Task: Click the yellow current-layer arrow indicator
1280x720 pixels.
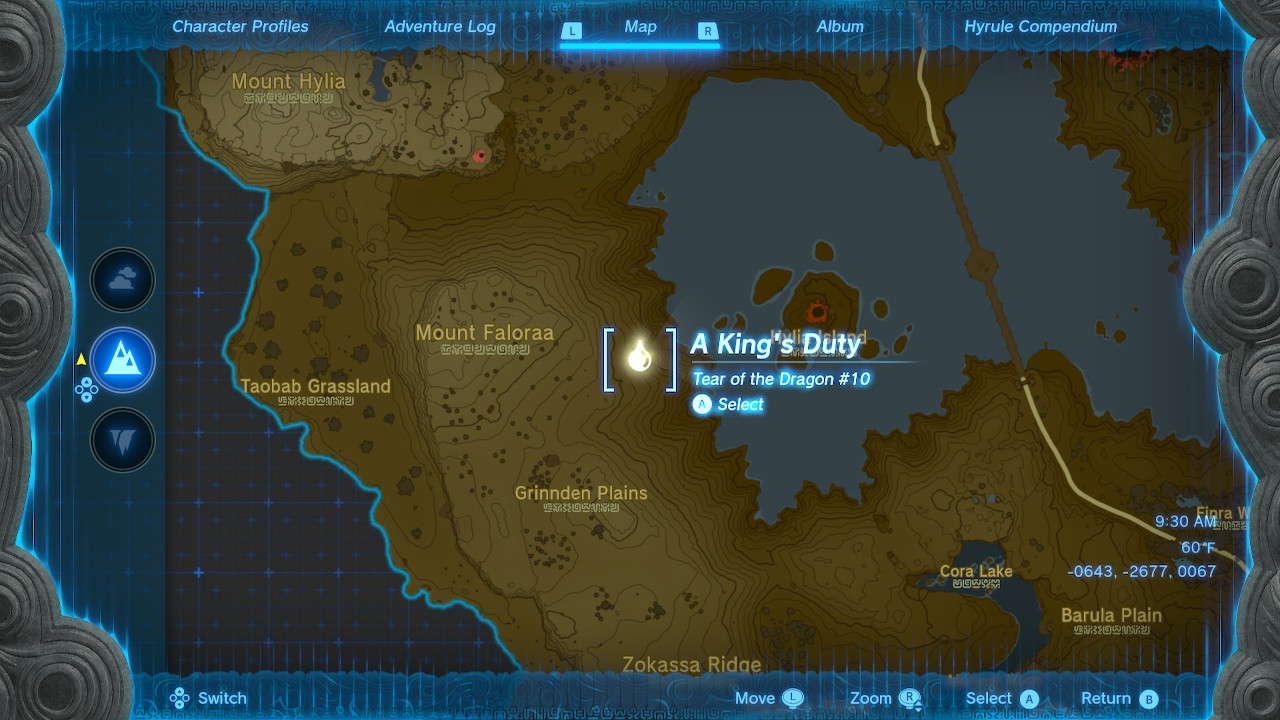Action: point(81,357)
